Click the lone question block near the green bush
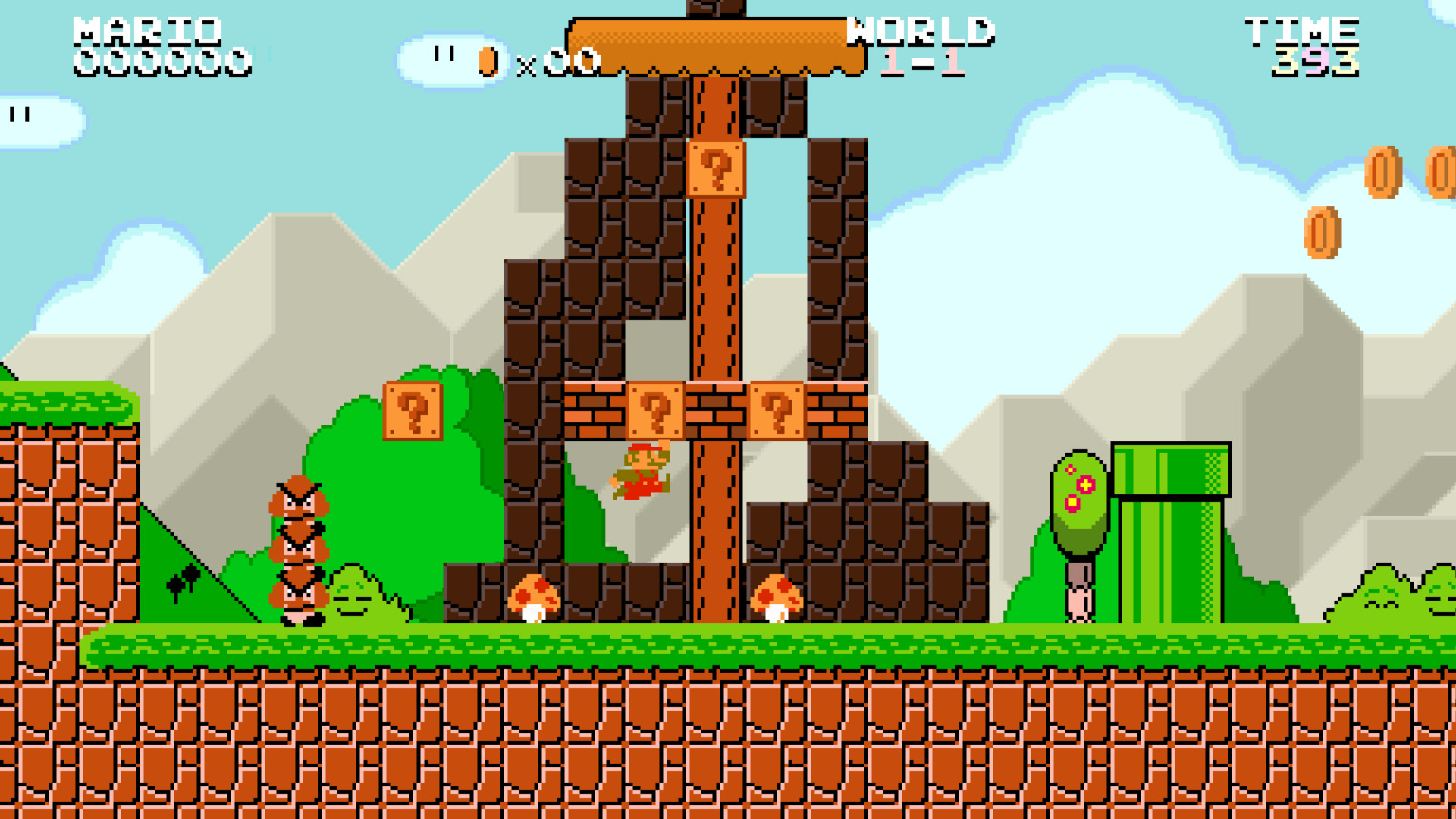 (413, 409)
